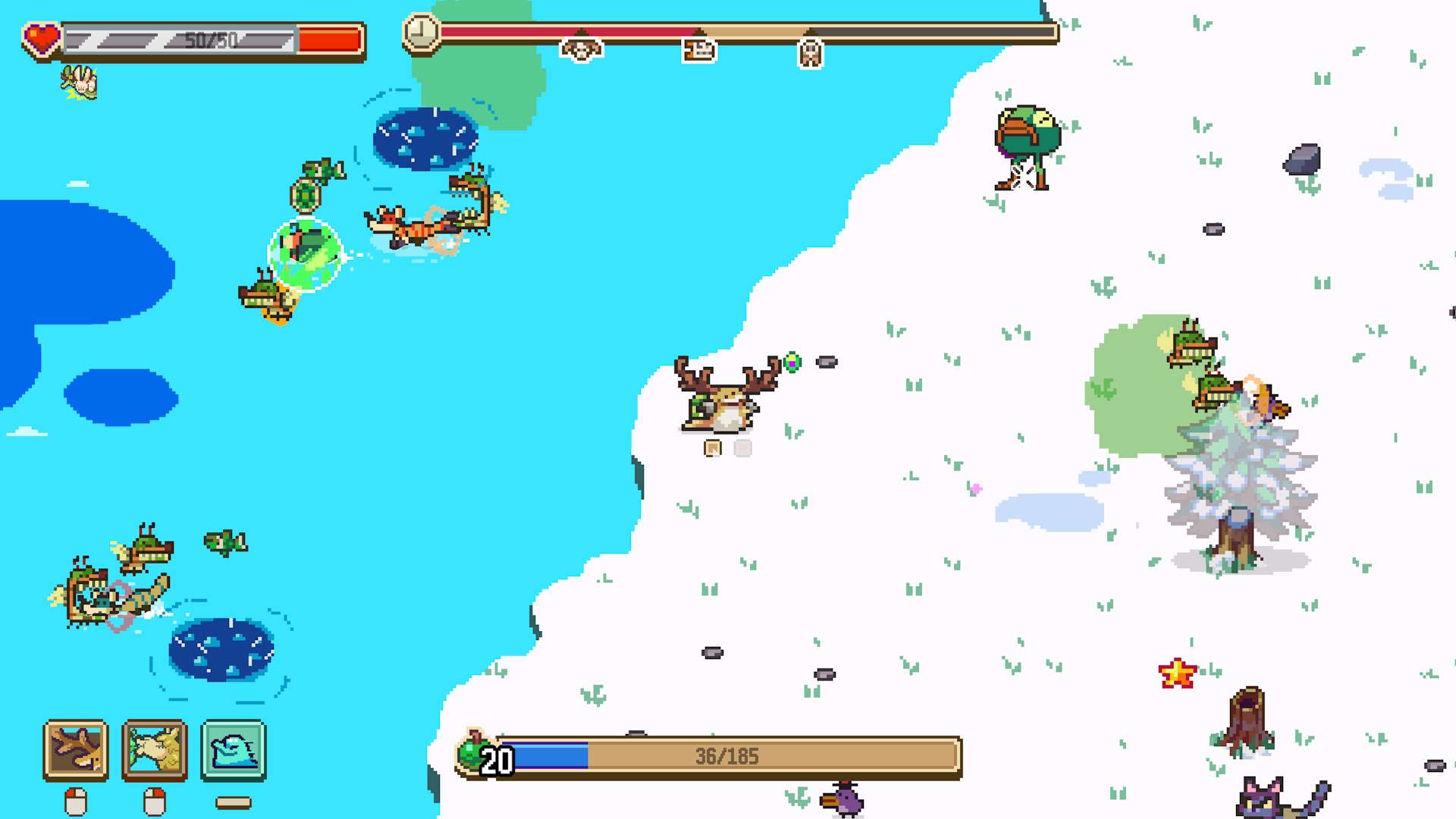Click the left-click mouse hint under first ability

click(x=76, y=800)
